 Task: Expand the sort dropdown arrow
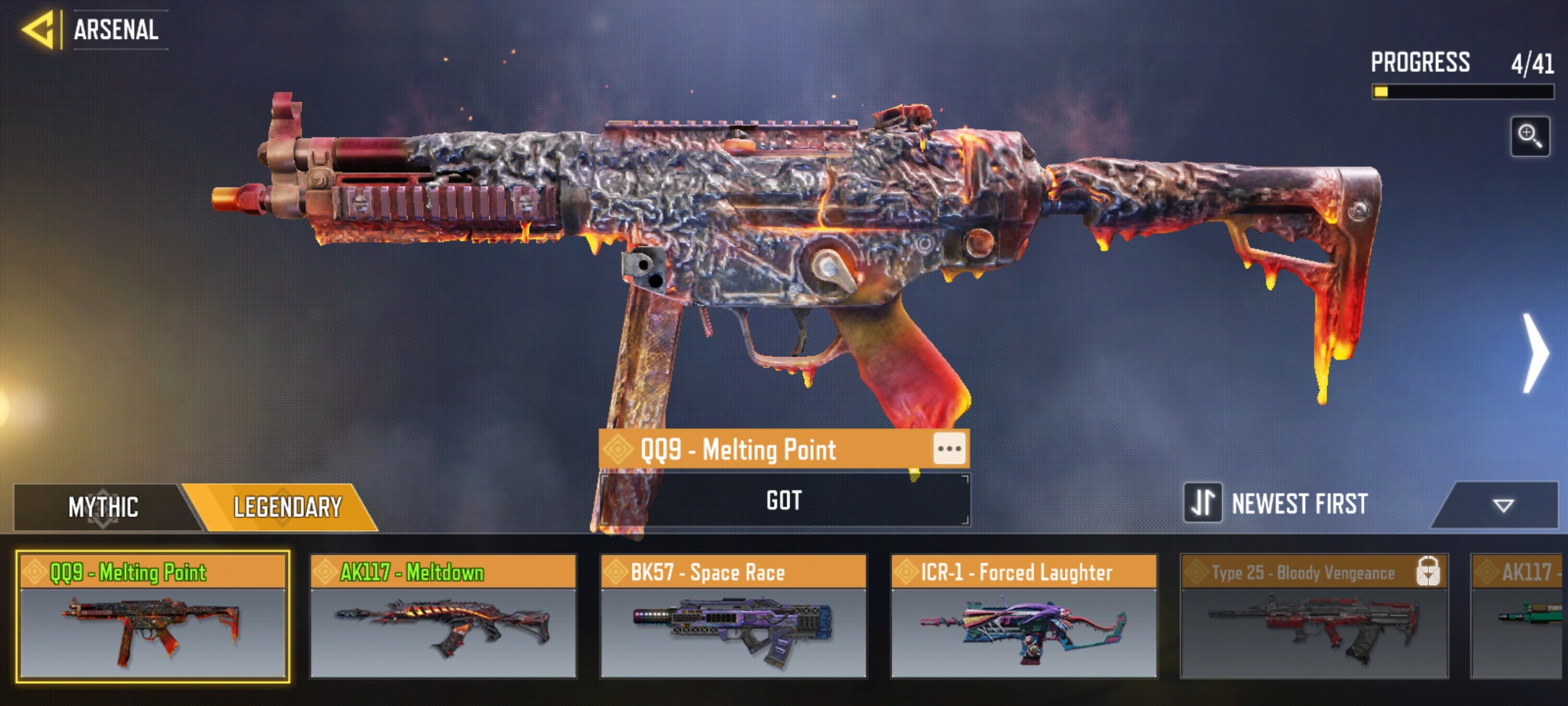1503,505
